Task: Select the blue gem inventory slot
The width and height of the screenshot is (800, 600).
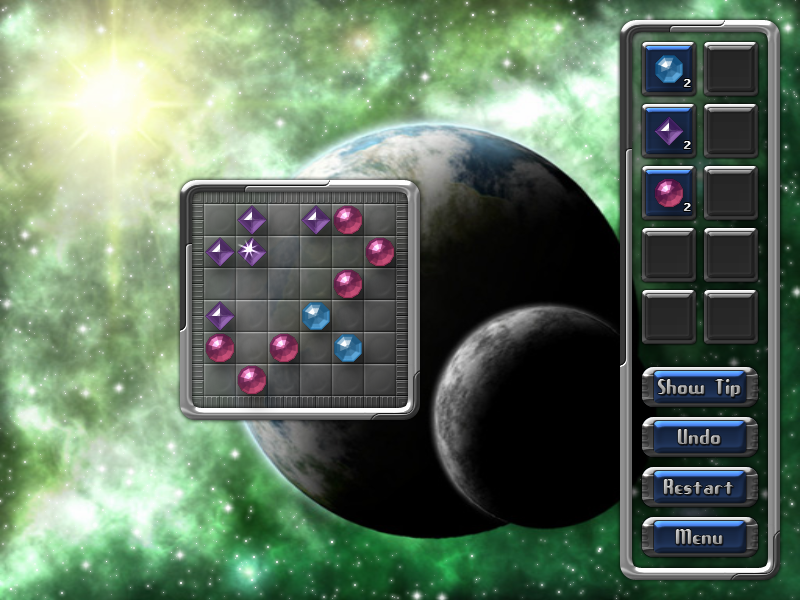Action: [x=668, y=68]
